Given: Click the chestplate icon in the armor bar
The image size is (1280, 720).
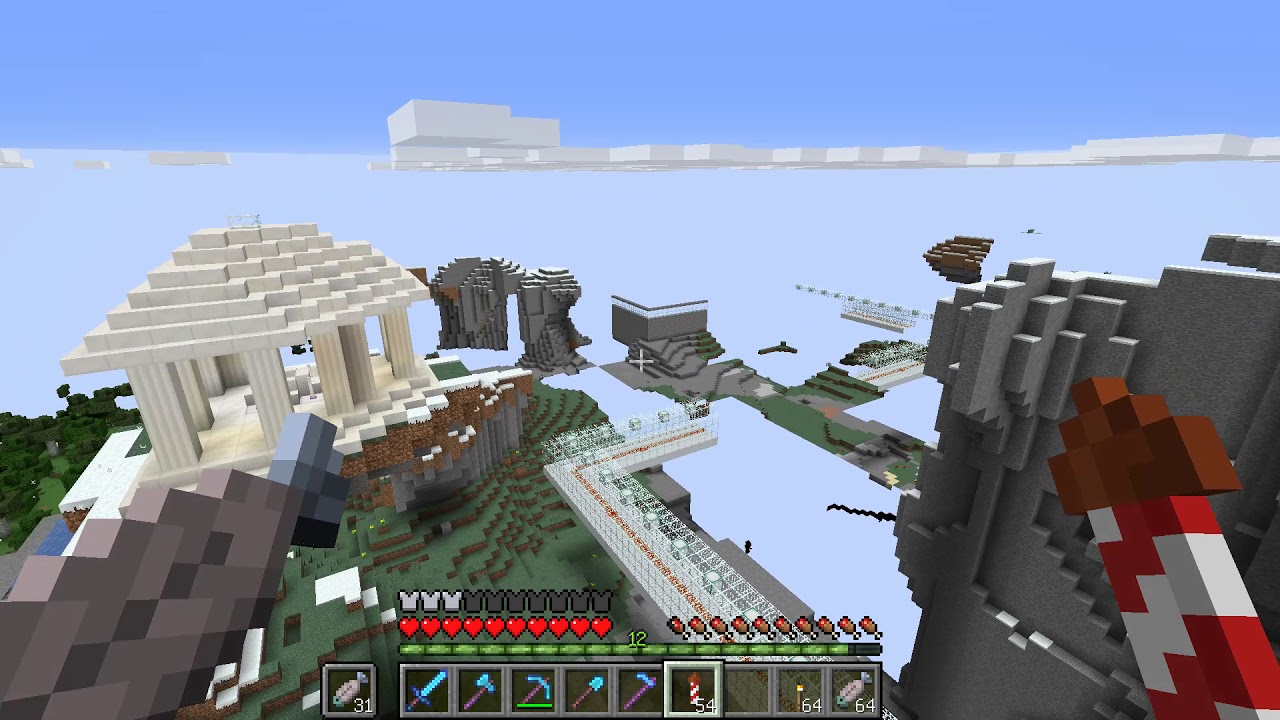Looking at the screenshot, I should point(411,598).
